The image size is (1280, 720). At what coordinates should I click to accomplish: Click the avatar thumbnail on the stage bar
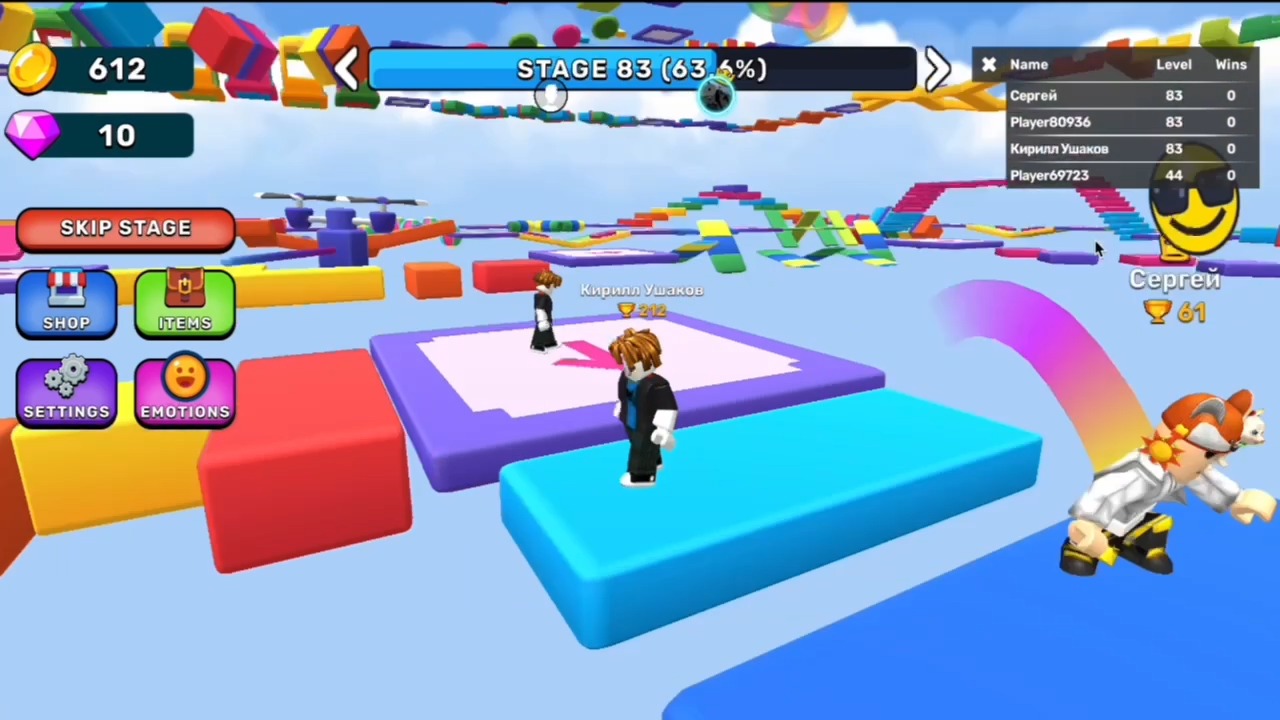click(716, 95)
